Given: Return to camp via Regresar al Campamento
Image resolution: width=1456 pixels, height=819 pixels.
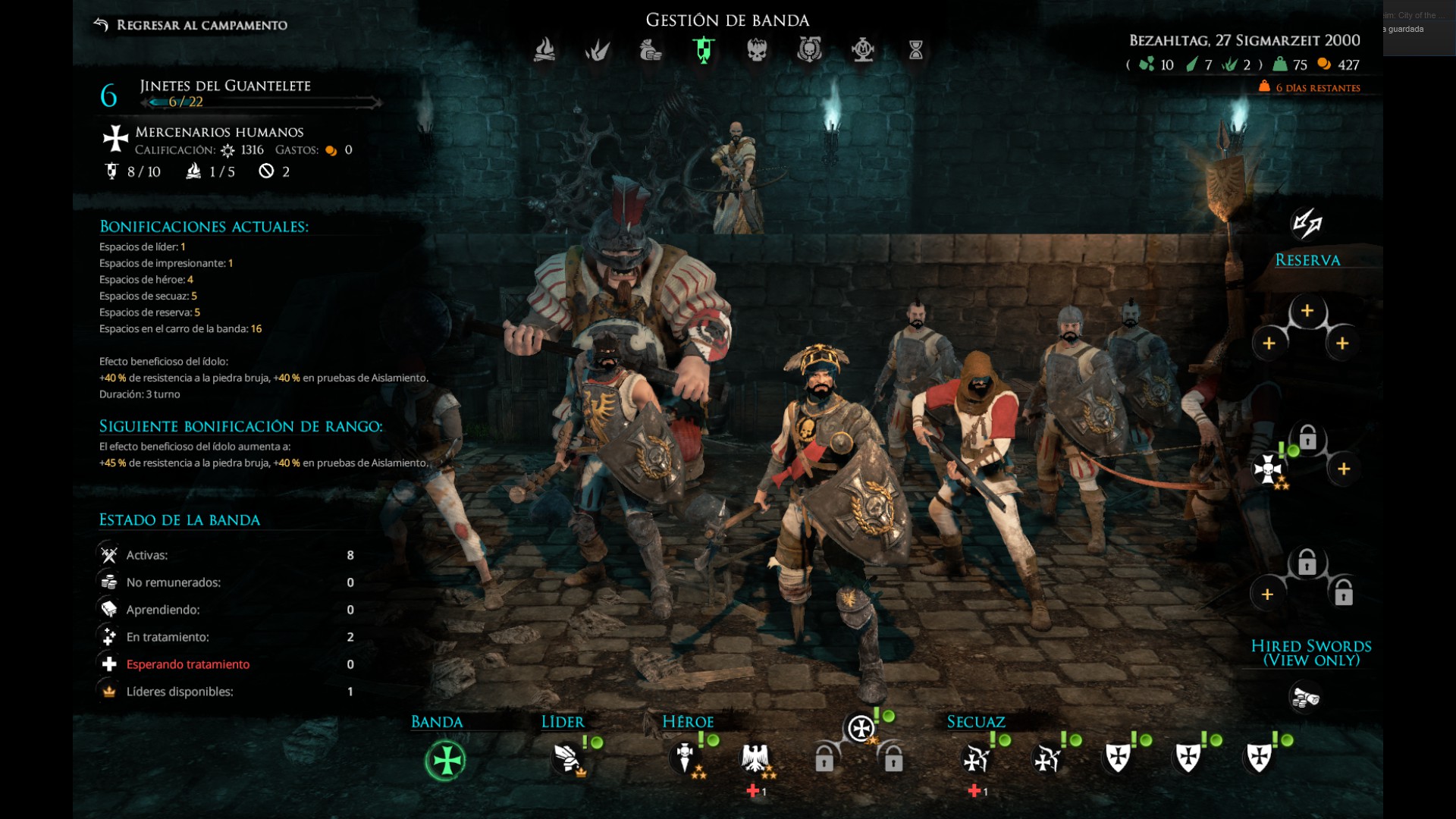Looking at the screenshot, I should [191, 25].
